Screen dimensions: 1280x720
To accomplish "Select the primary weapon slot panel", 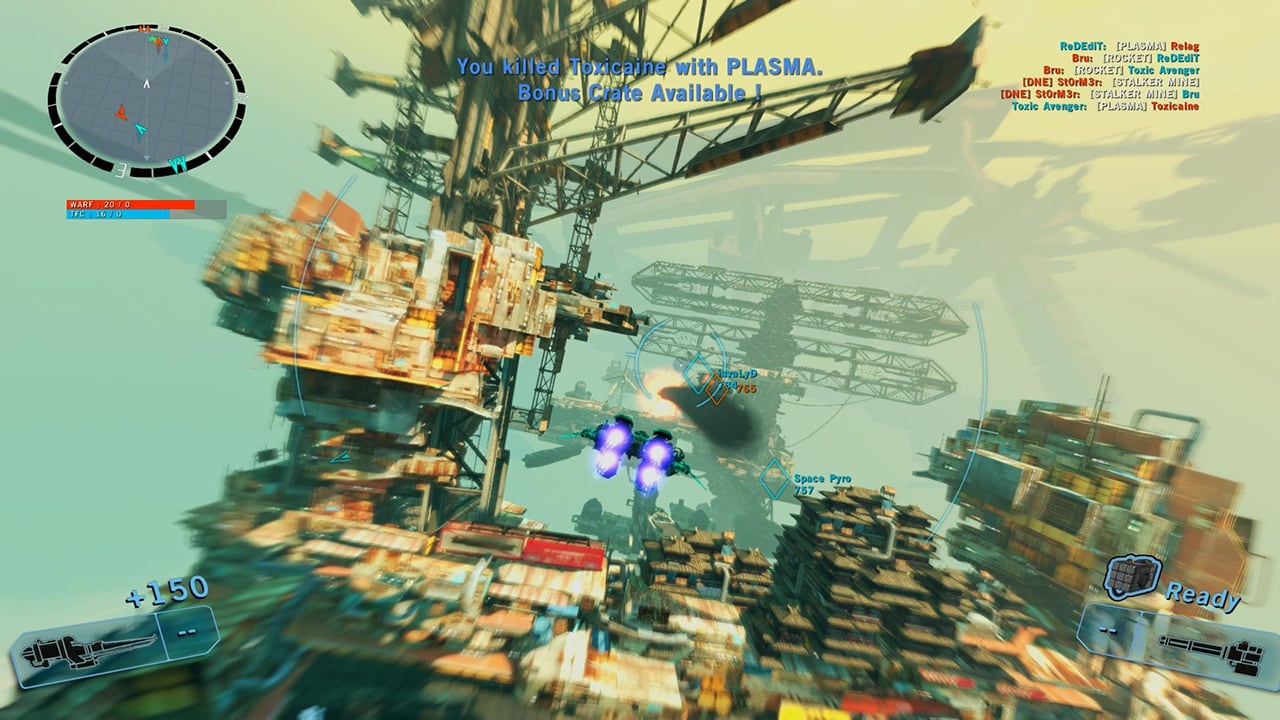I will [115, 648].
